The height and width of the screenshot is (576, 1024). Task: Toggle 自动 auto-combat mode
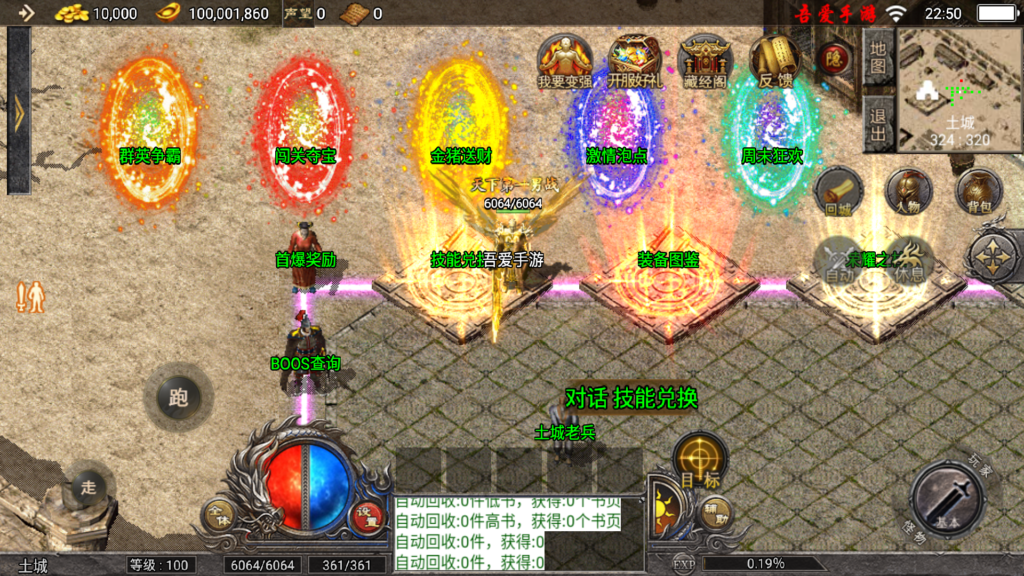click(x=839, y=260)
